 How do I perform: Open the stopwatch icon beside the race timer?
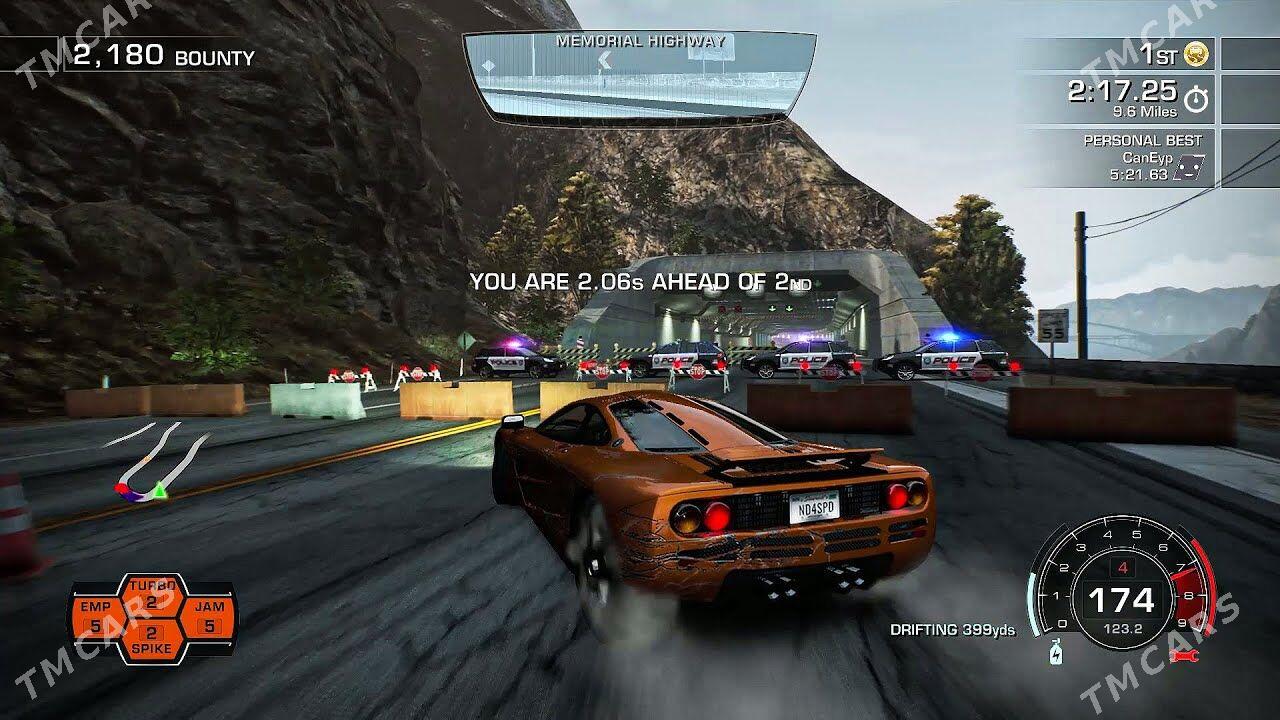(x=1196, y=97)
